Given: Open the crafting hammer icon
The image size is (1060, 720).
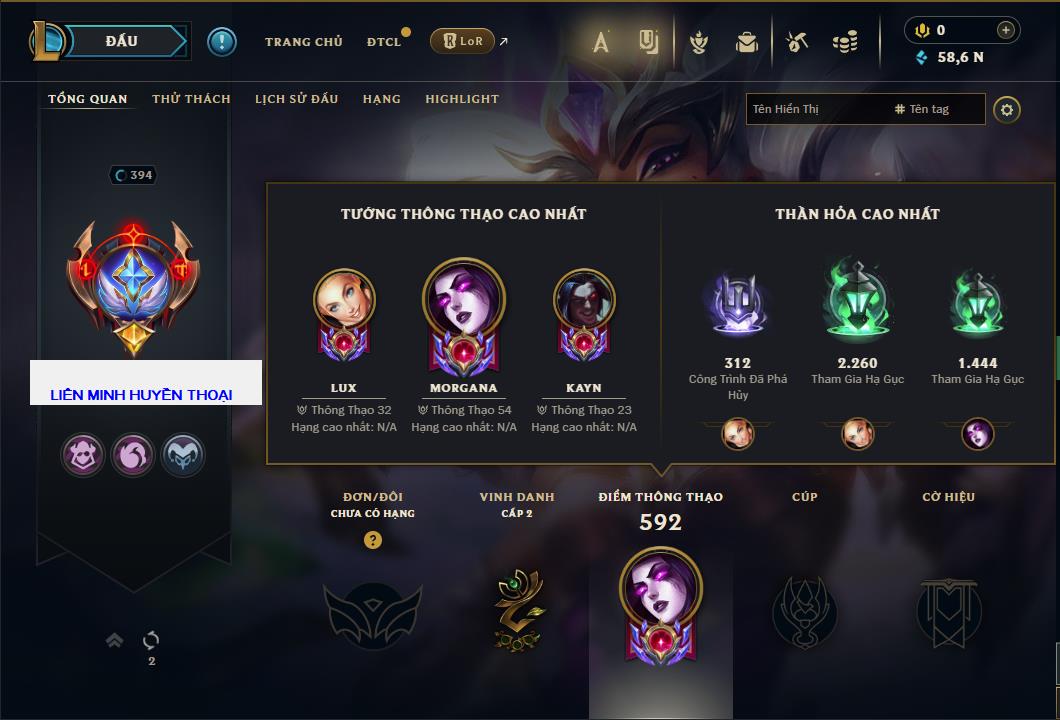Looking at the screenshot, I should coord(797,42).
